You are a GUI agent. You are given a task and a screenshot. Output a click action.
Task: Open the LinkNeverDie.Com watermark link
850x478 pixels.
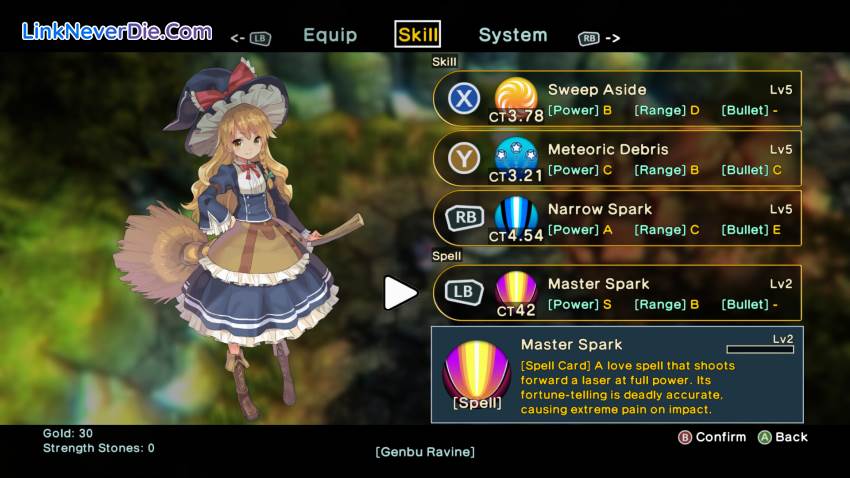point(117,31)
